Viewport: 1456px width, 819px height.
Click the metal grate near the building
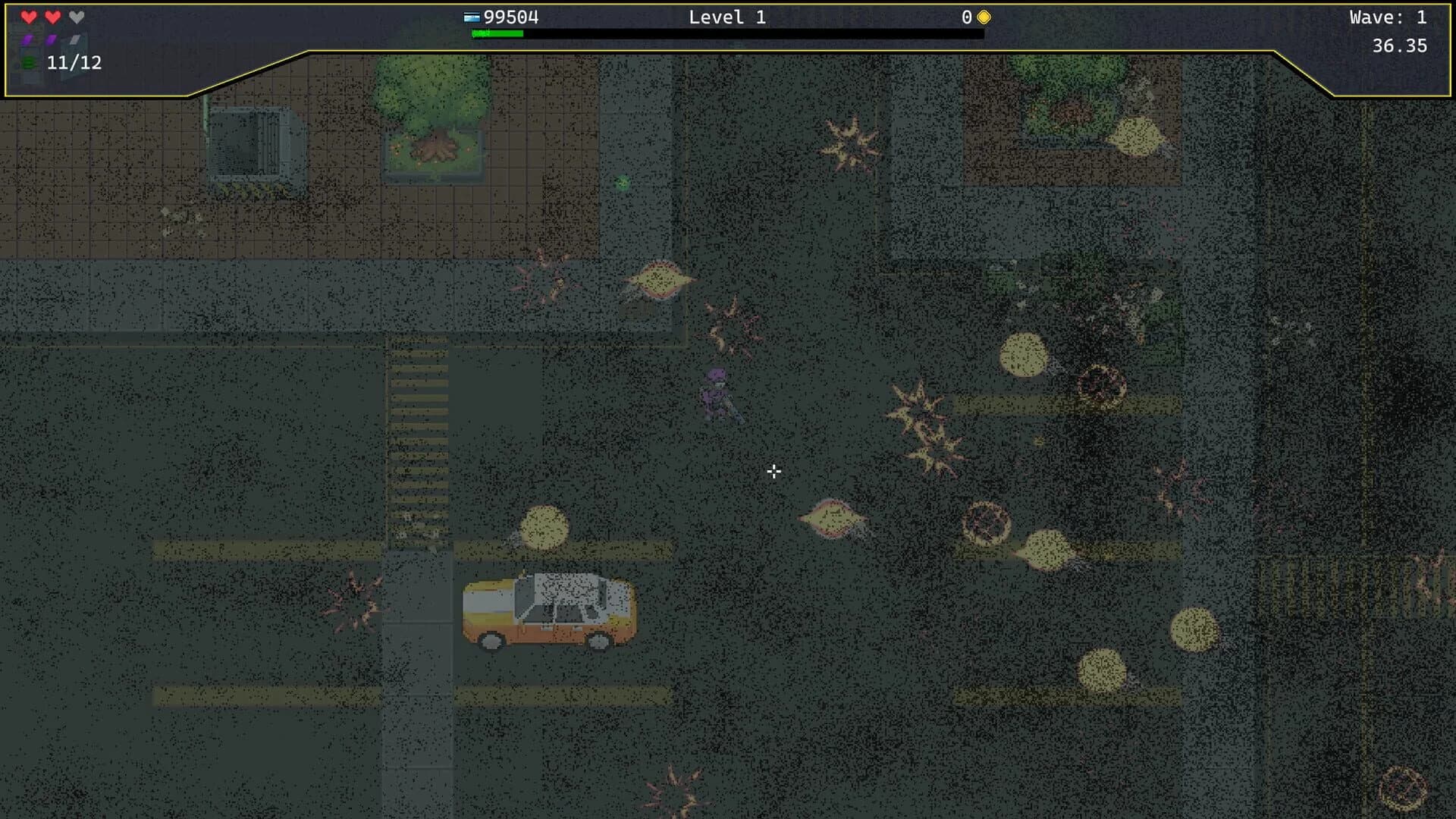(254, 140)
